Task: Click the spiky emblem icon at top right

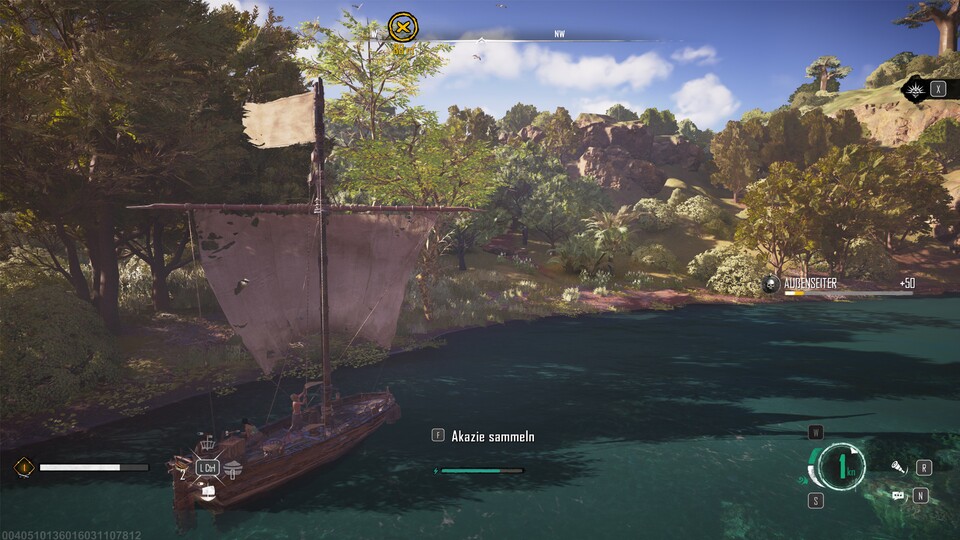Action: point(915,90)
